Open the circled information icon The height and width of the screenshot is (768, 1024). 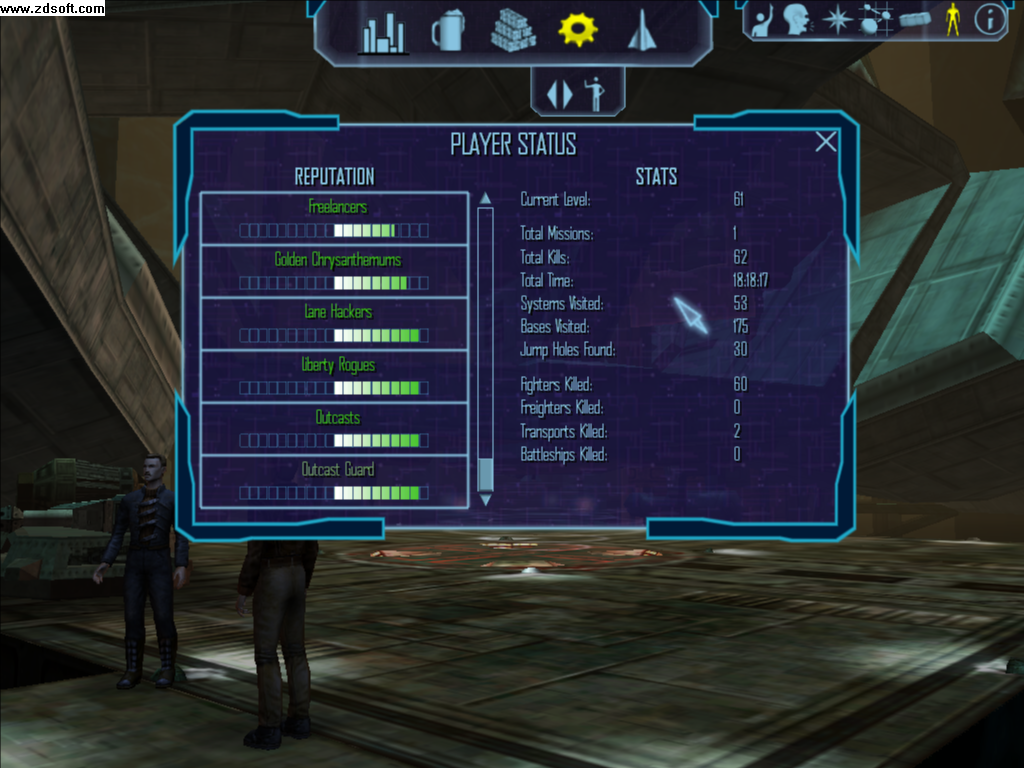pos(989,19)
